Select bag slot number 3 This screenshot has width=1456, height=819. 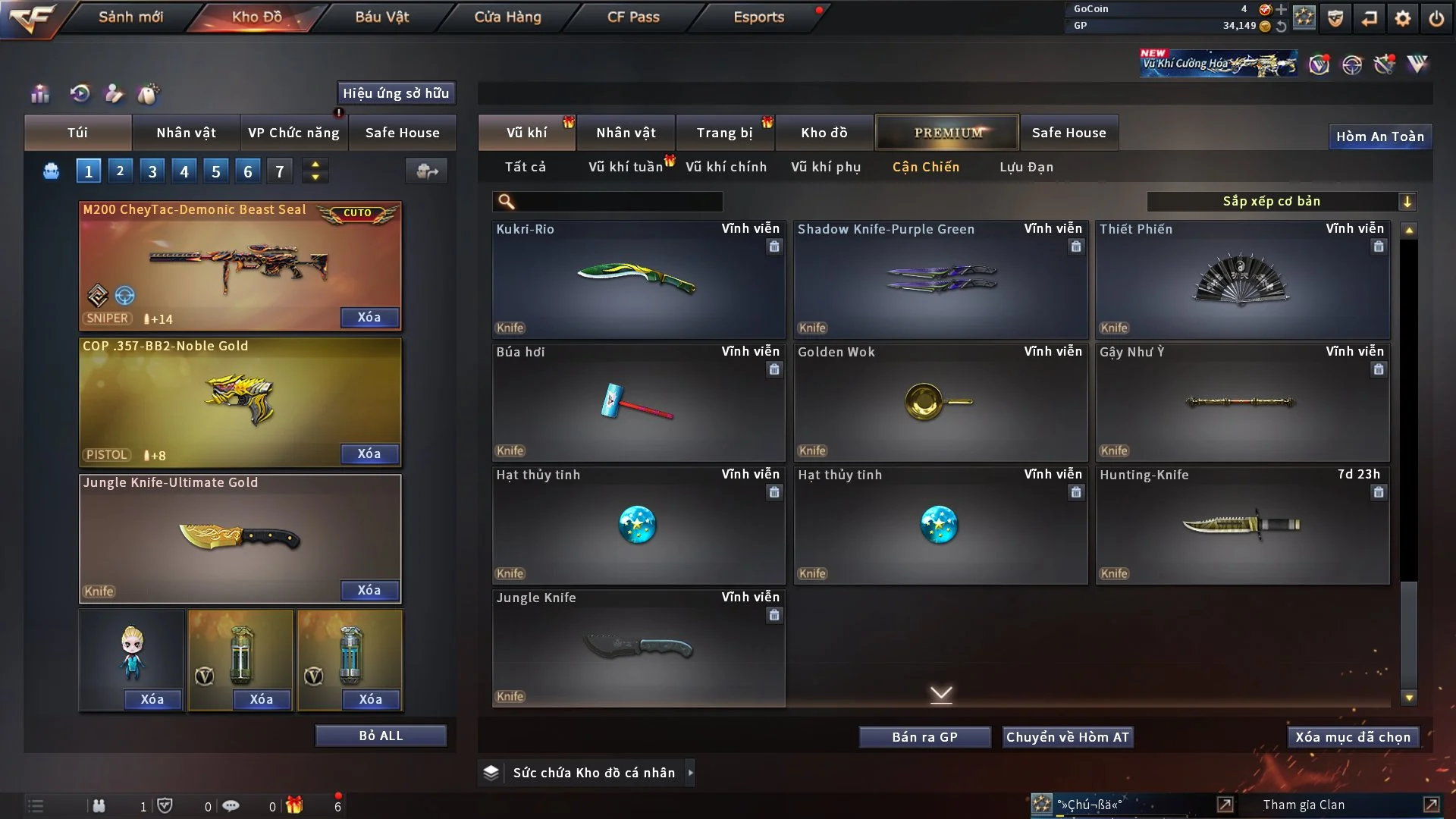pos(152,171)
